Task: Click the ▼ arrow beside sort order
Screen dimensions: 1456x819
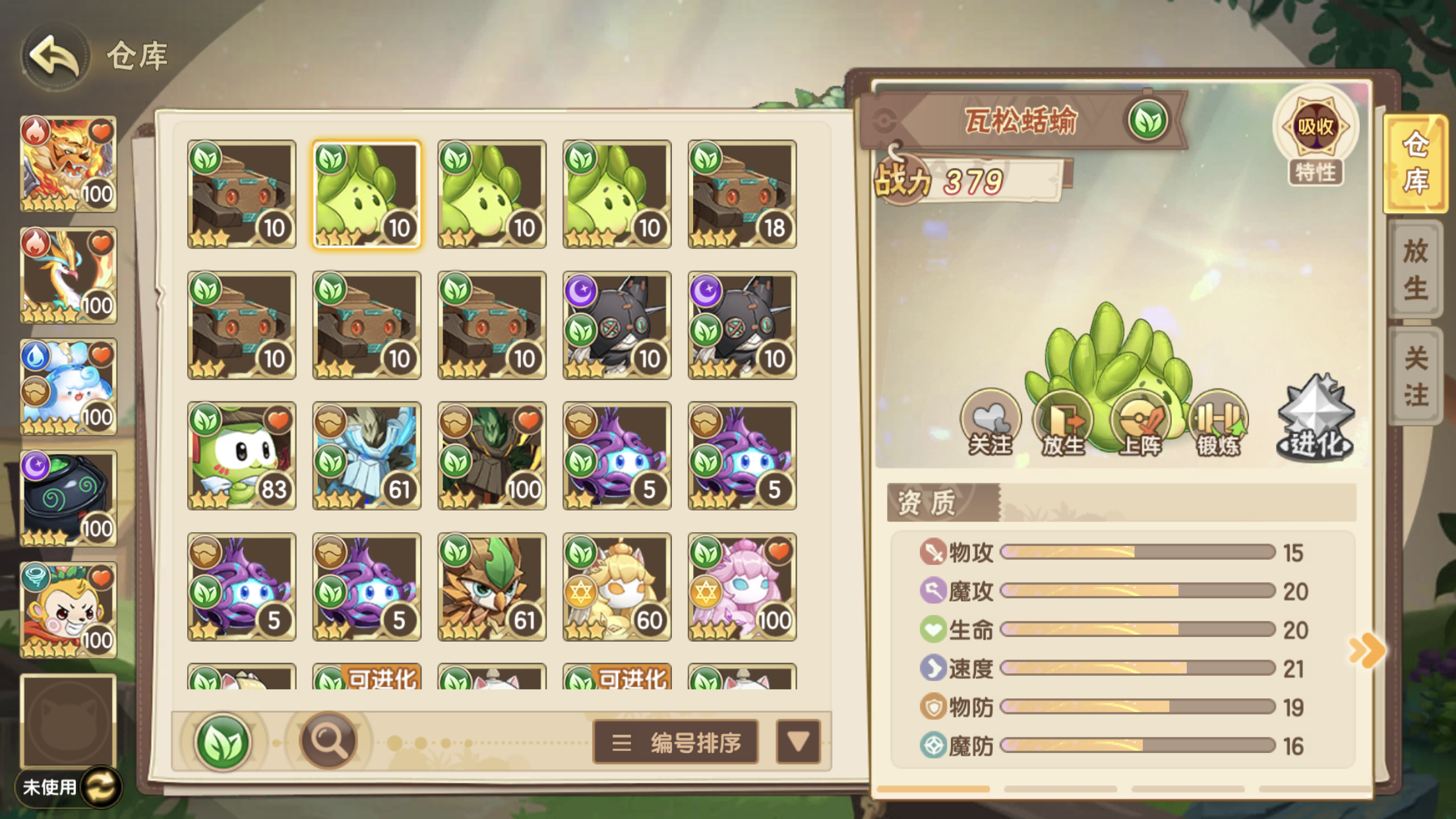Action: pos(798,741)
